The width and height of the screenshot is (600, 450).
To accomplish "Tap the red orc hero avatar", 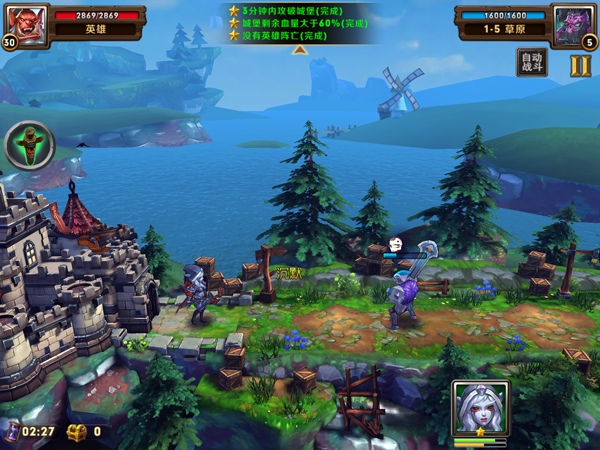I will (28, 22).
